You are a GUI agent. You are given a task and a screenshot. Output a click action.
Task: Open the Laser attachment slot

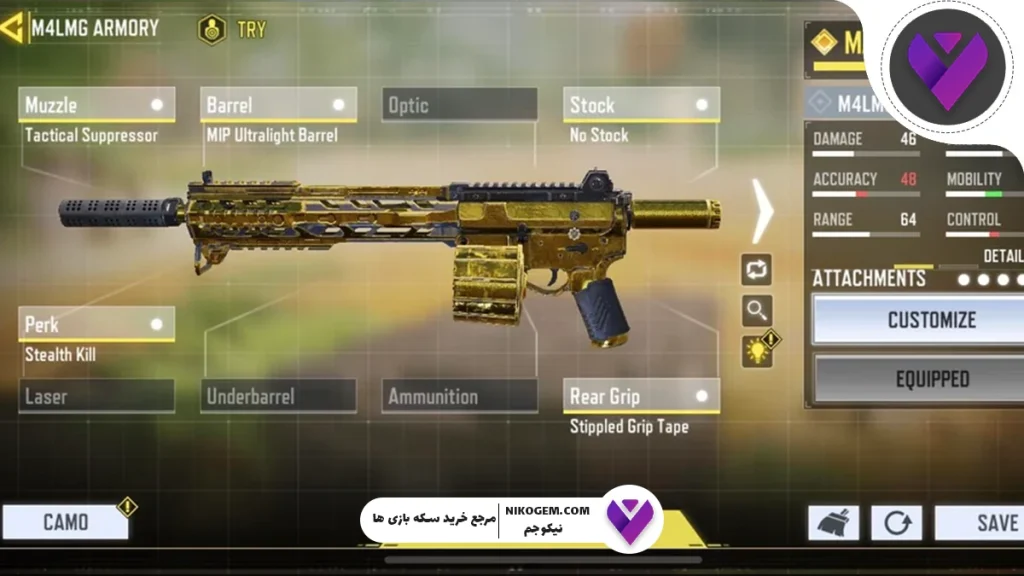(x=96, y=397)
